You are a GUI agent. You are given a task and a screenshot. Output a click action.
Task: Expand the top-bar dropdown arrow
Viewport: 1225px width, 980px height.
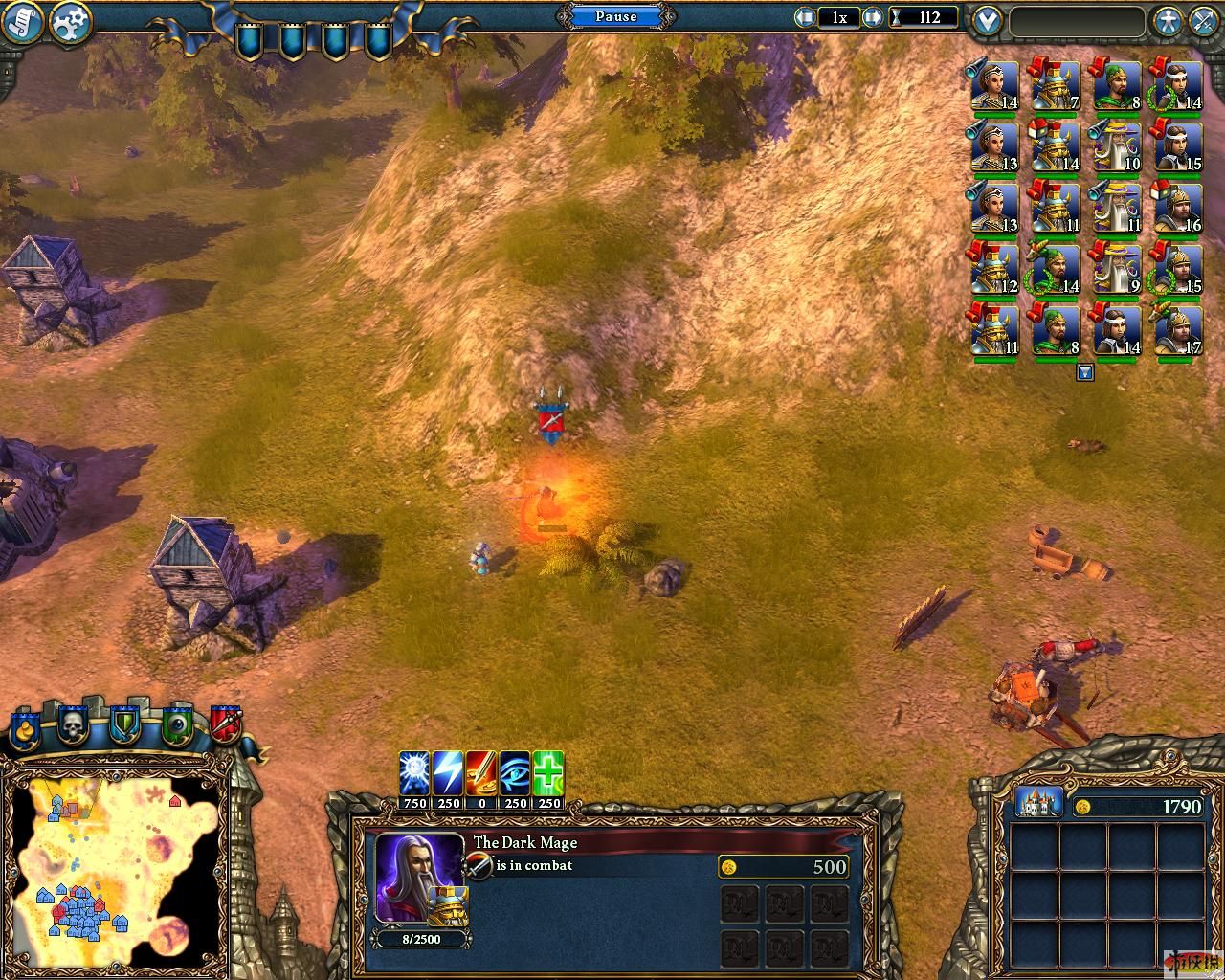click(987, 20)
